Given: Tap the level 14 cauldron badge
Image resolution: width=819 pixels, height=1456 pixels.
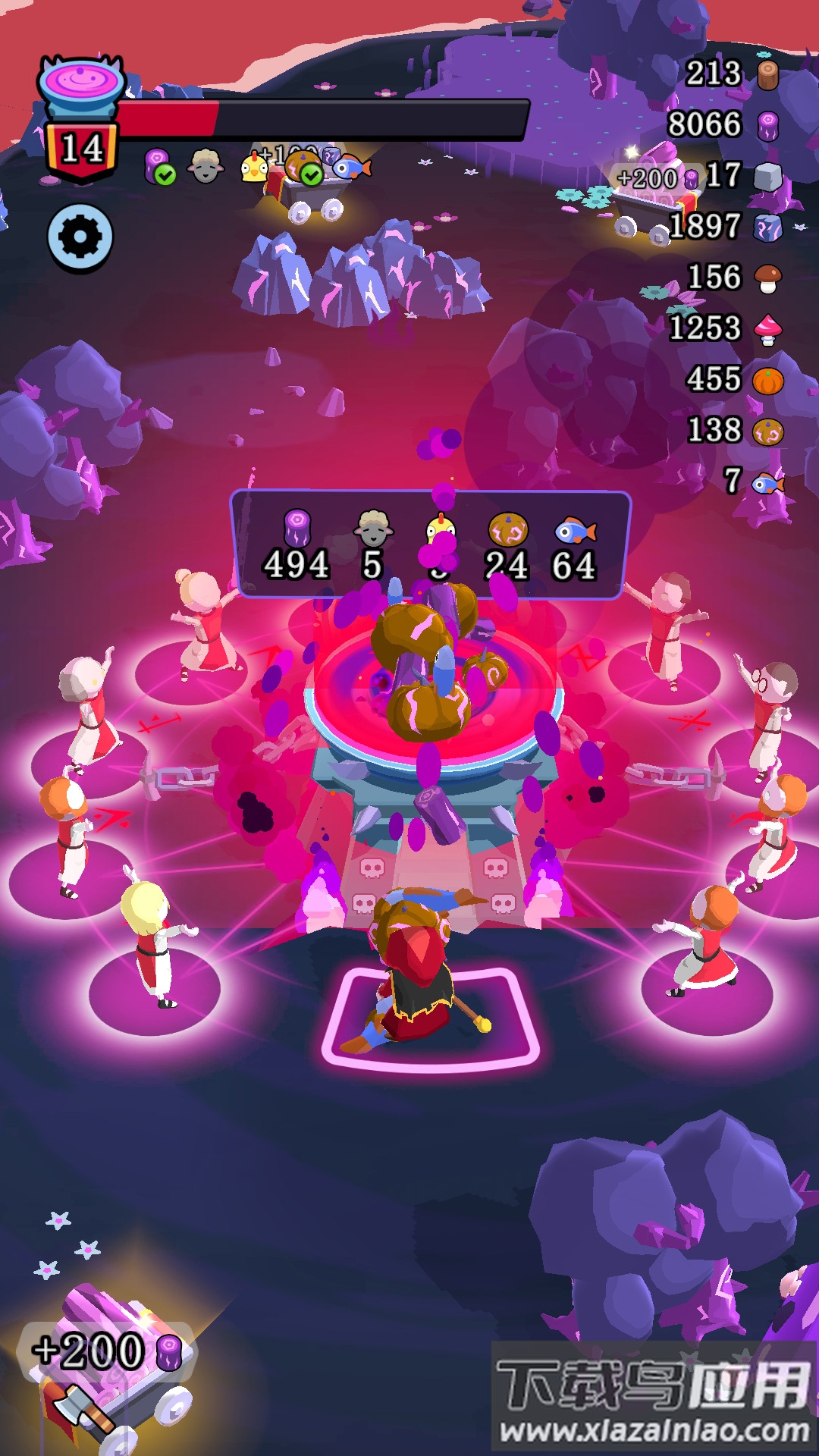Looking at the screenshot, I should pyautogui.click(x=81, y=121).
